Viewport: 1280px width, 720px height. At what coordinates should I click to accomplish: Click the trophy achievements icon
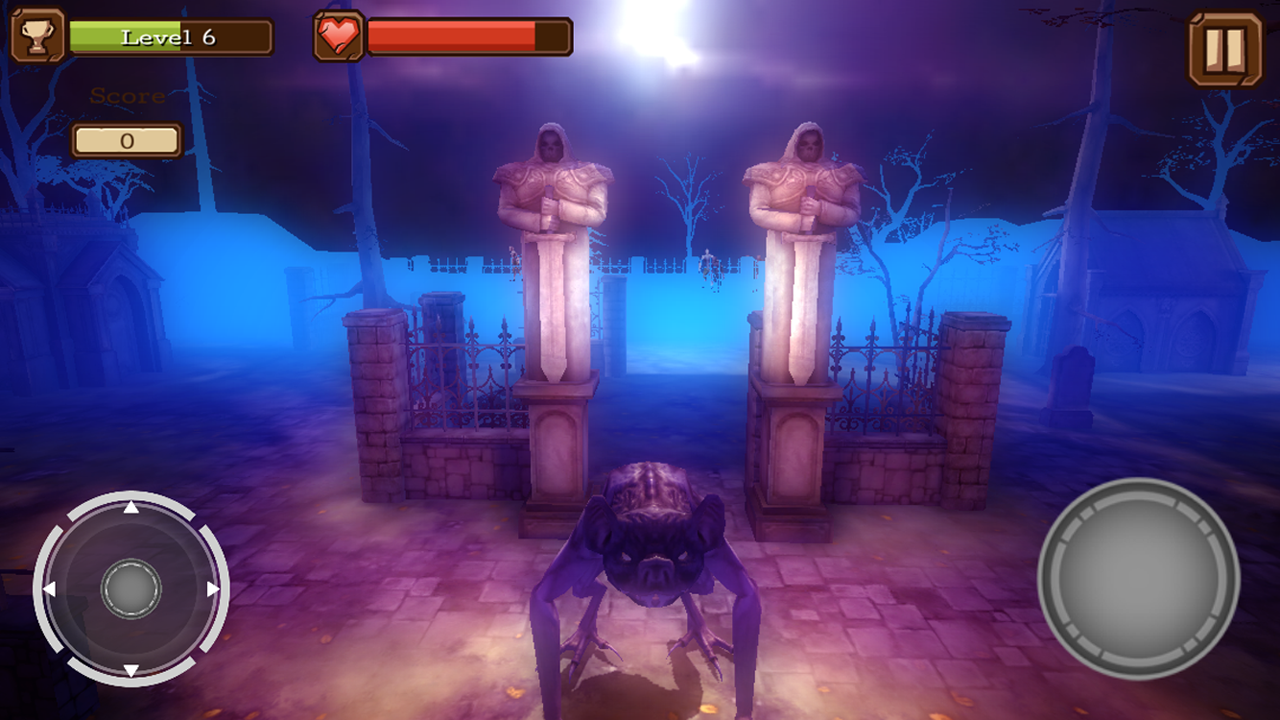coord(39,33)
